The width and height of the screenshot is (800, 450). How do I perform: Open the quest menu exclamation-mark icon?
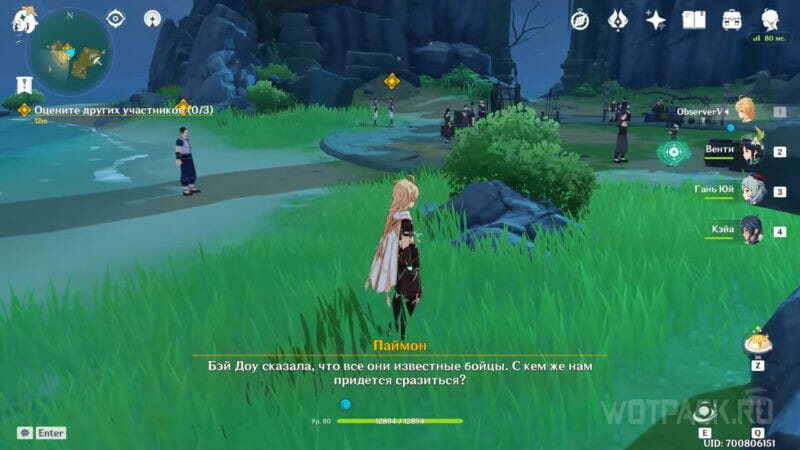click(24, 85)
